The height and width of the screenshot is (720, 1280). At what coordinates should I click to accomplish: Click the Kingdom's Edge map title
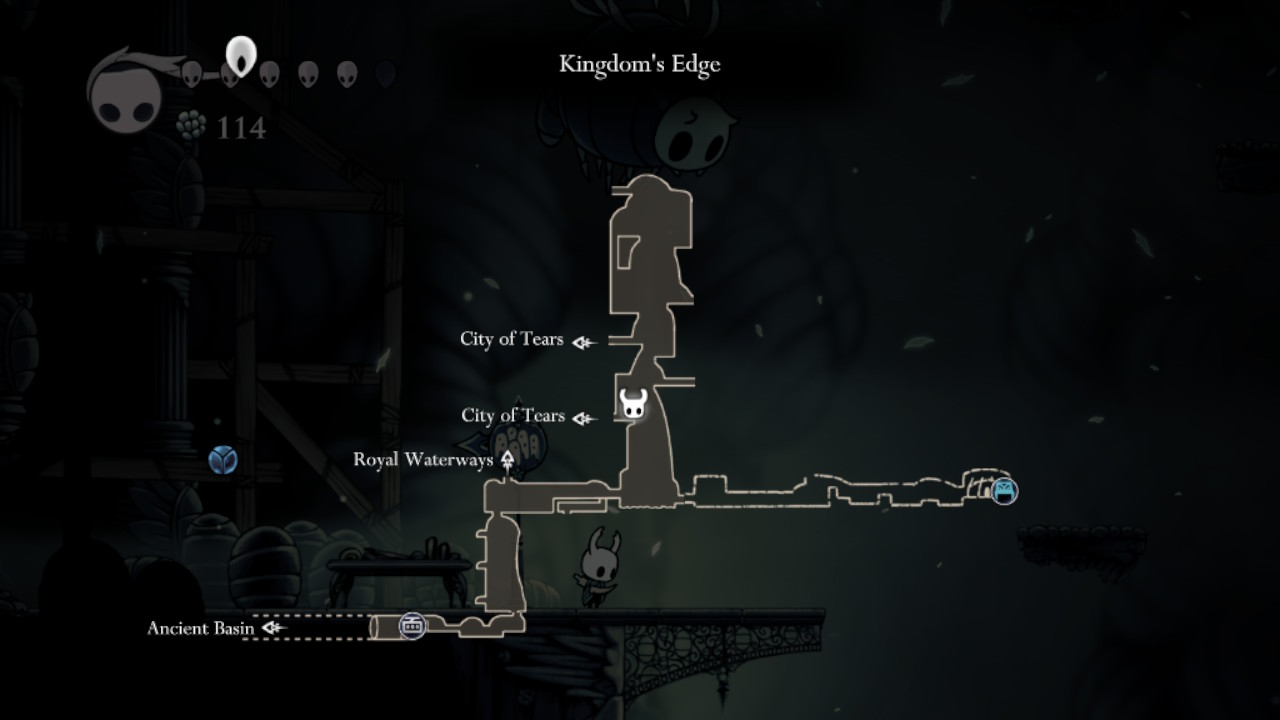(x=640, y=64)
